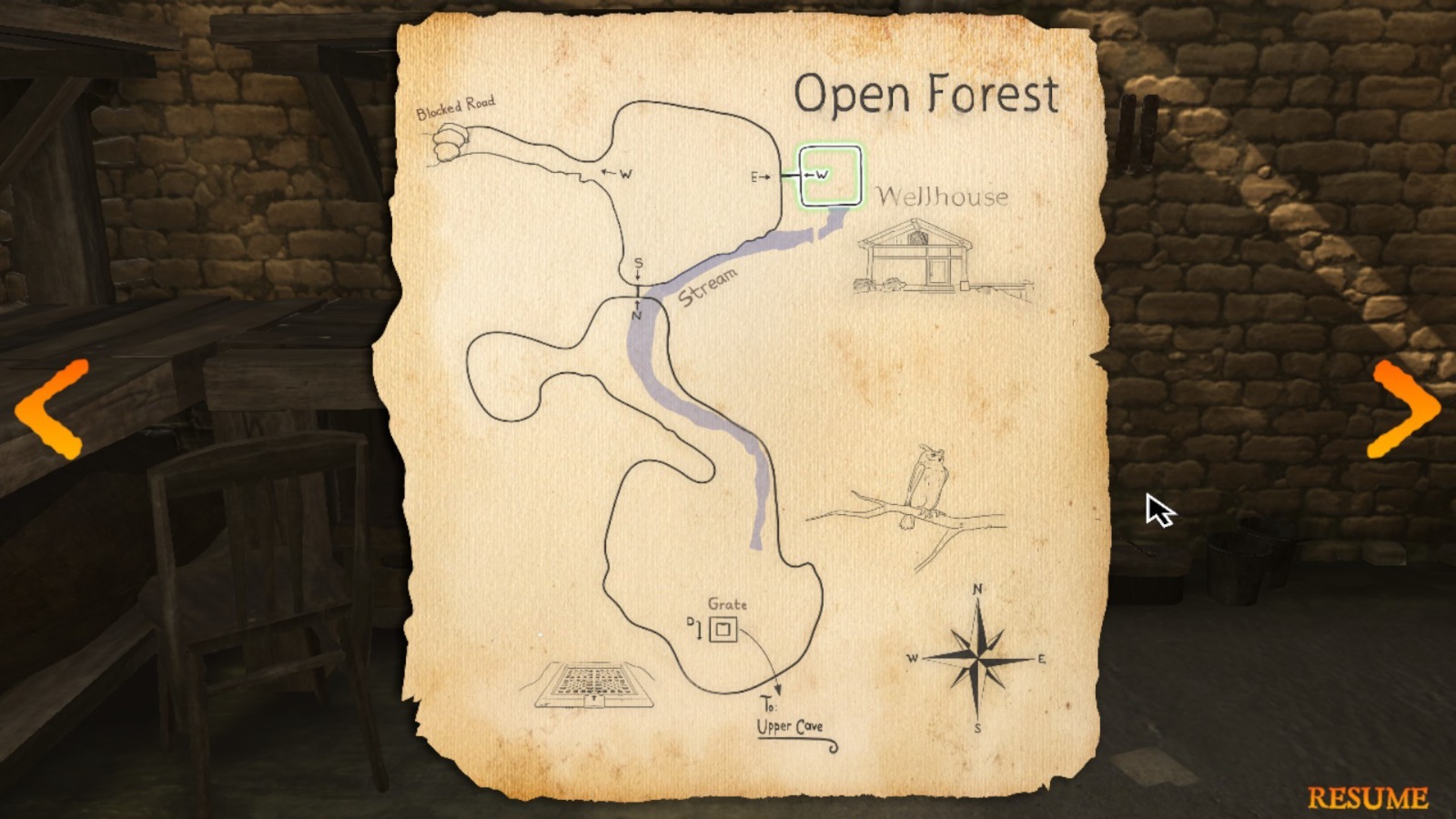Click the N exit arrow below the stream
Viewport: 1456px width, 819px height.
[638, 310]
